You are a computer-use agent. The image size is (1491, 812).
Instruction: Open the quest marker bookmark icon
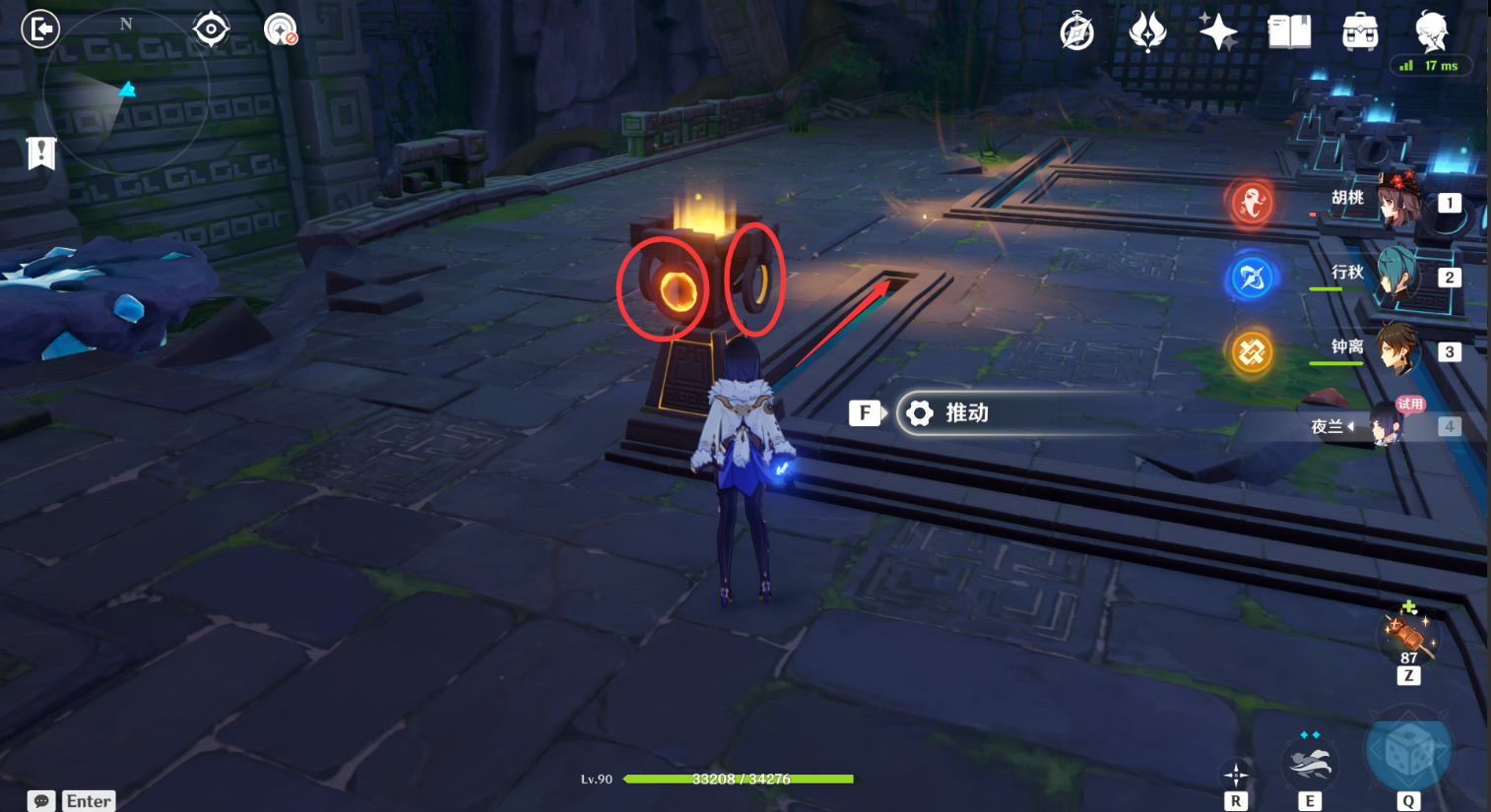coord(41,154)
